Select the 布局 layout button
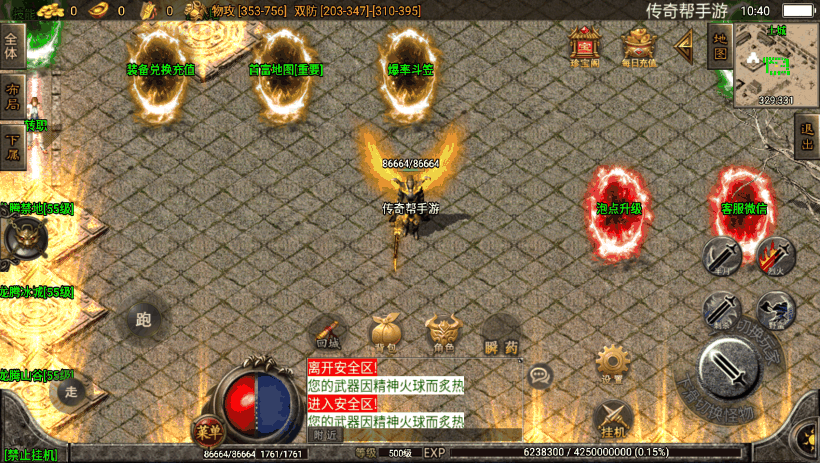This screenshot has height=463, width=820. [12, 91]
